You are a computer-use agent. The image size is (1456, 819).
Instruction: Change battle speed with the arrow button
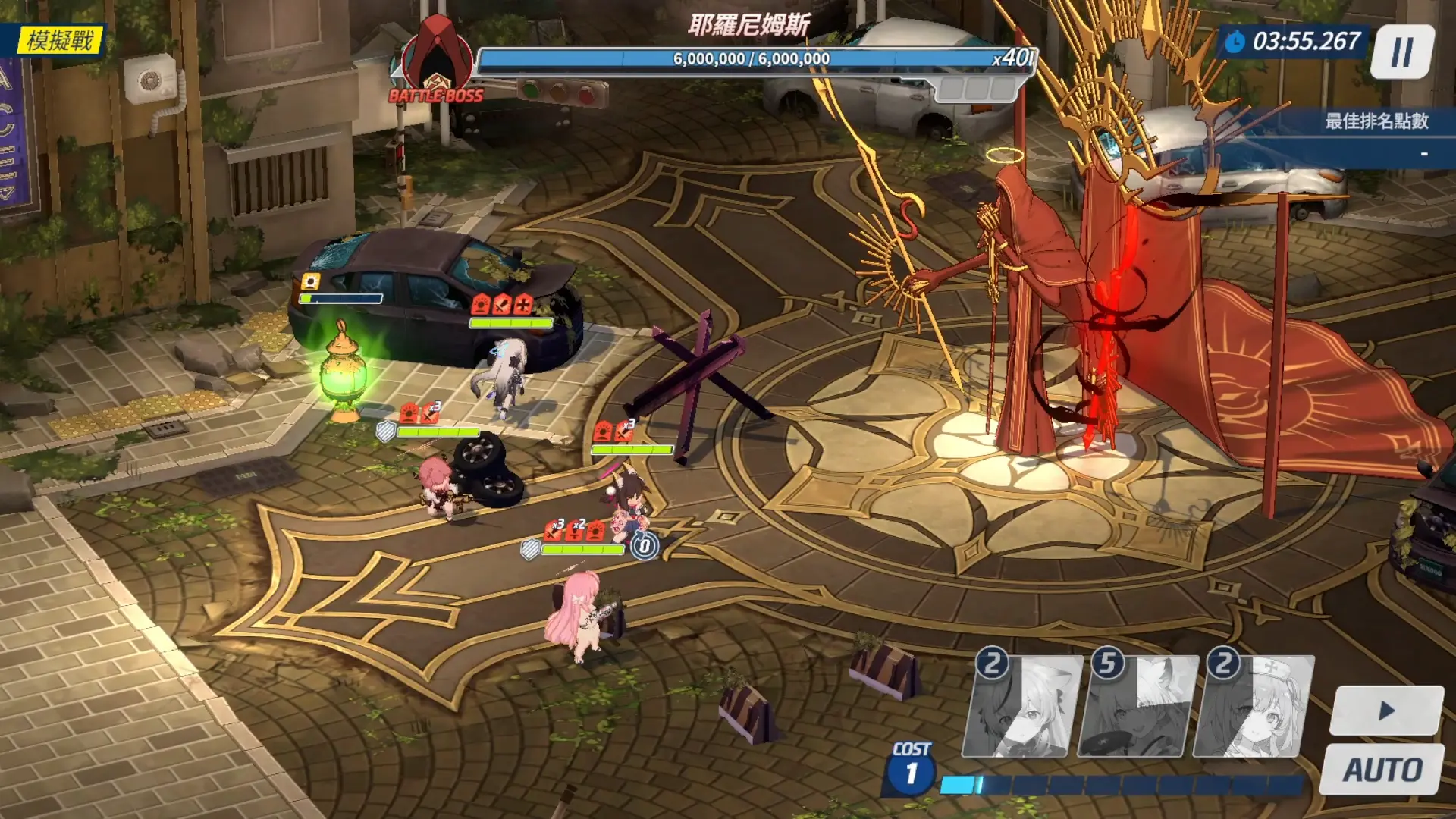click(x=1386, y=711)
